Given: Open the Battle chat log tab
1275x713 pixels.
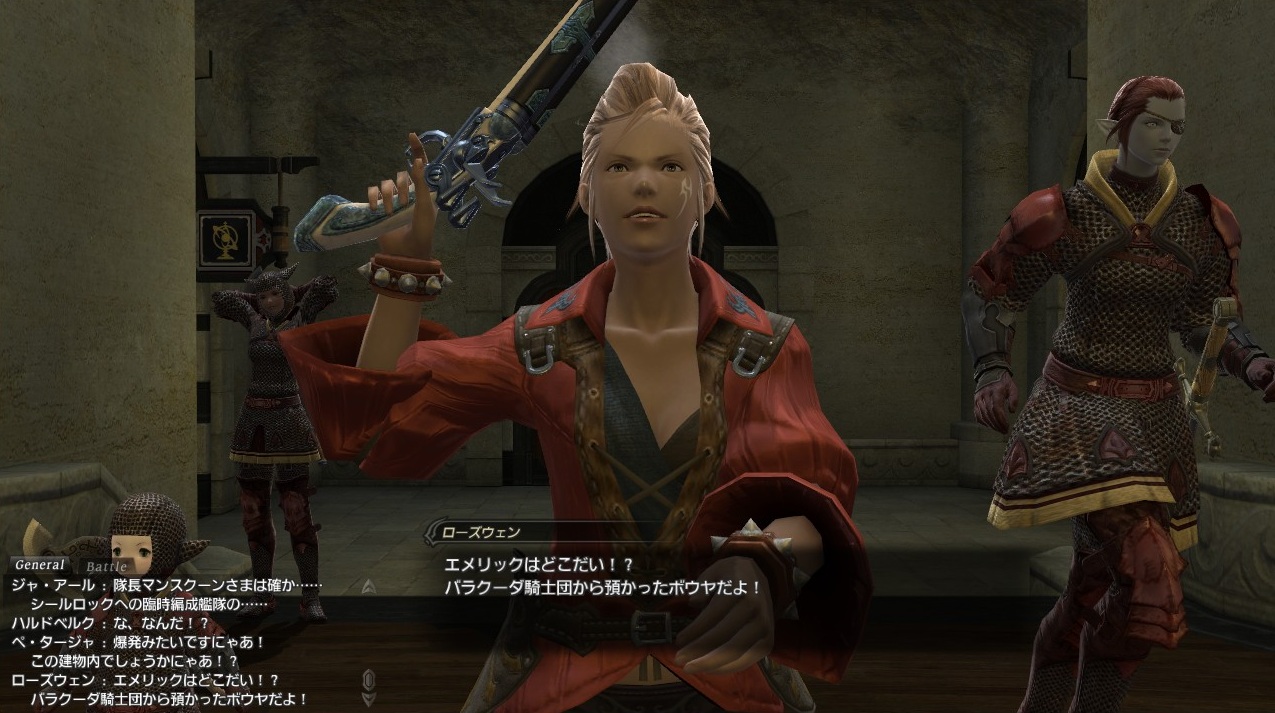Looking at the screenshot, I should [105, 567].
